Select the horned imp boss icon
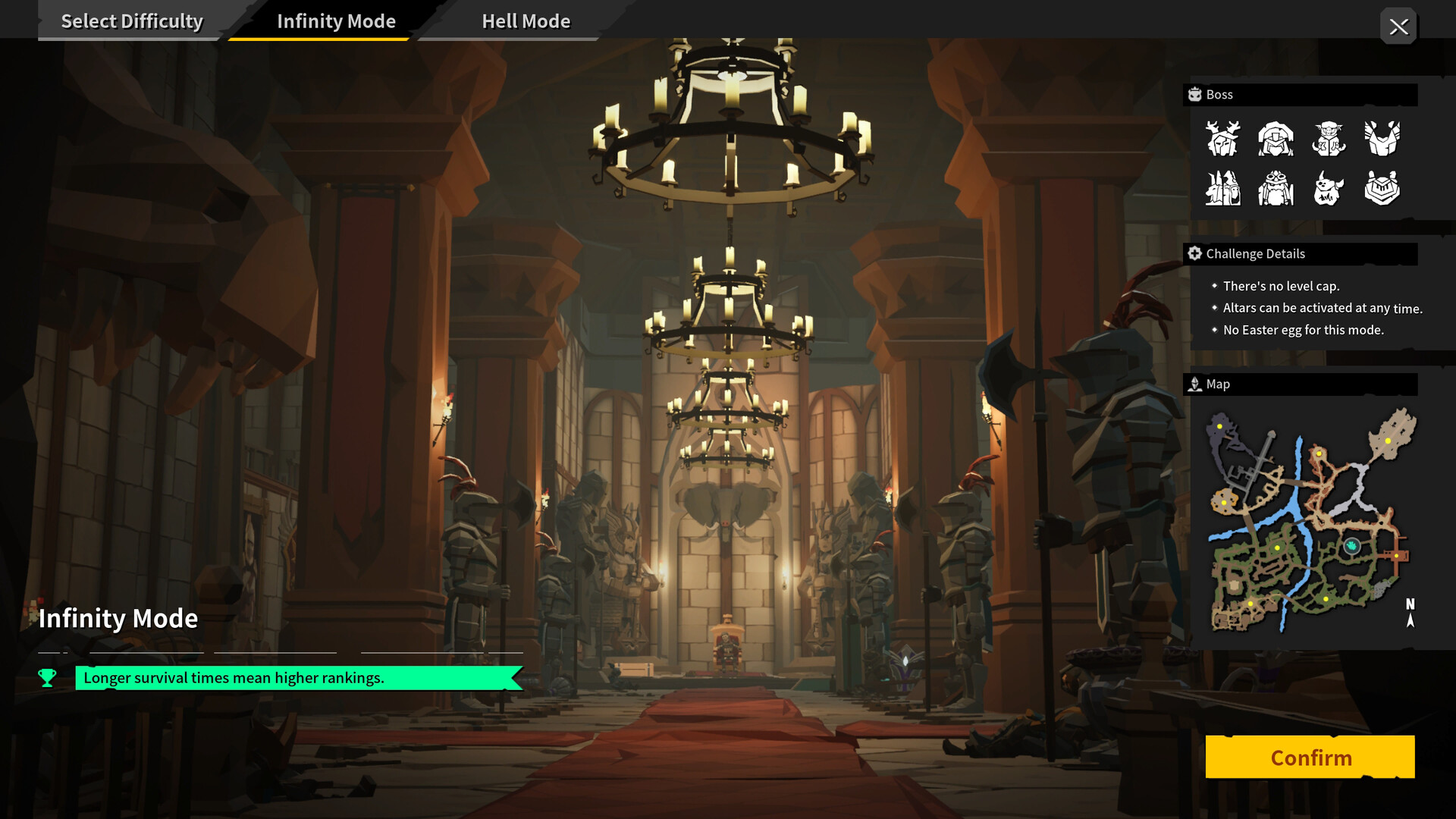 click(1328, 188)
